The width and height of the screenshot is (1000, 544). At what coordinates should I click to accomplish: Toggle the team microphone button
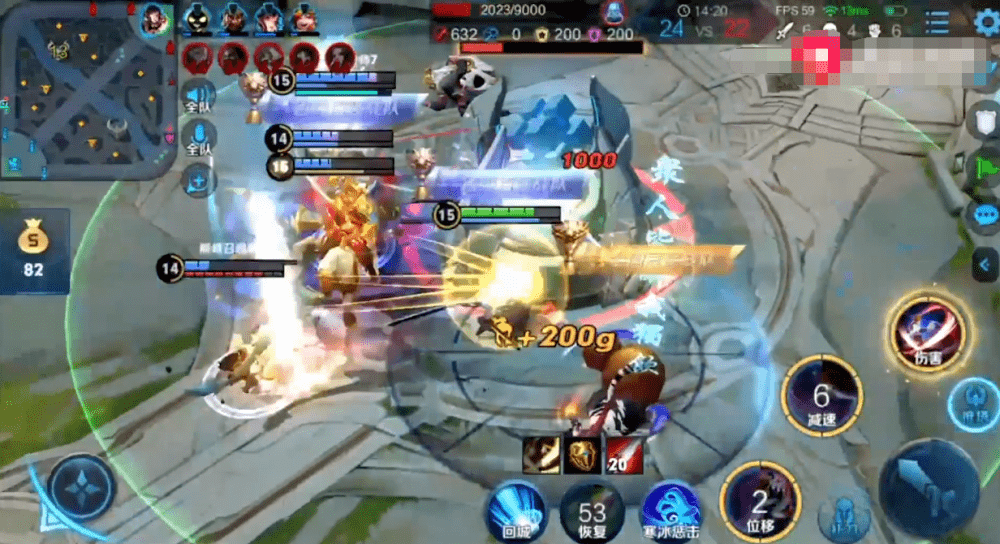[199, 139]
